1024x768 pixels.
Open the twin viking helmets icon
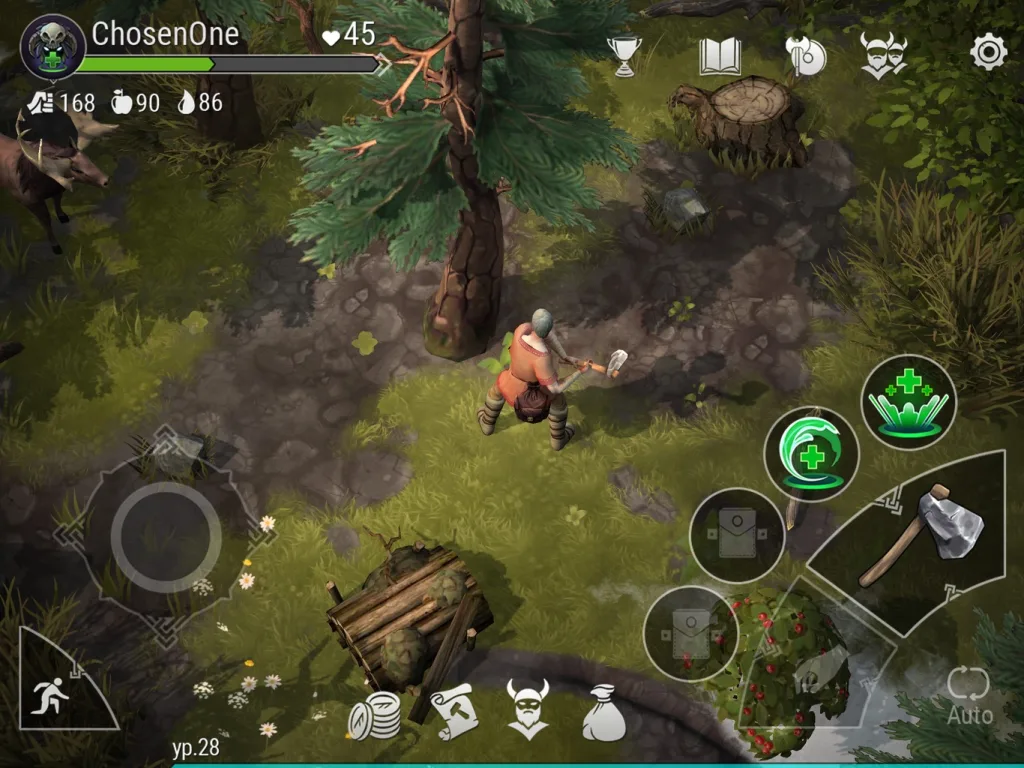[883, 54]
